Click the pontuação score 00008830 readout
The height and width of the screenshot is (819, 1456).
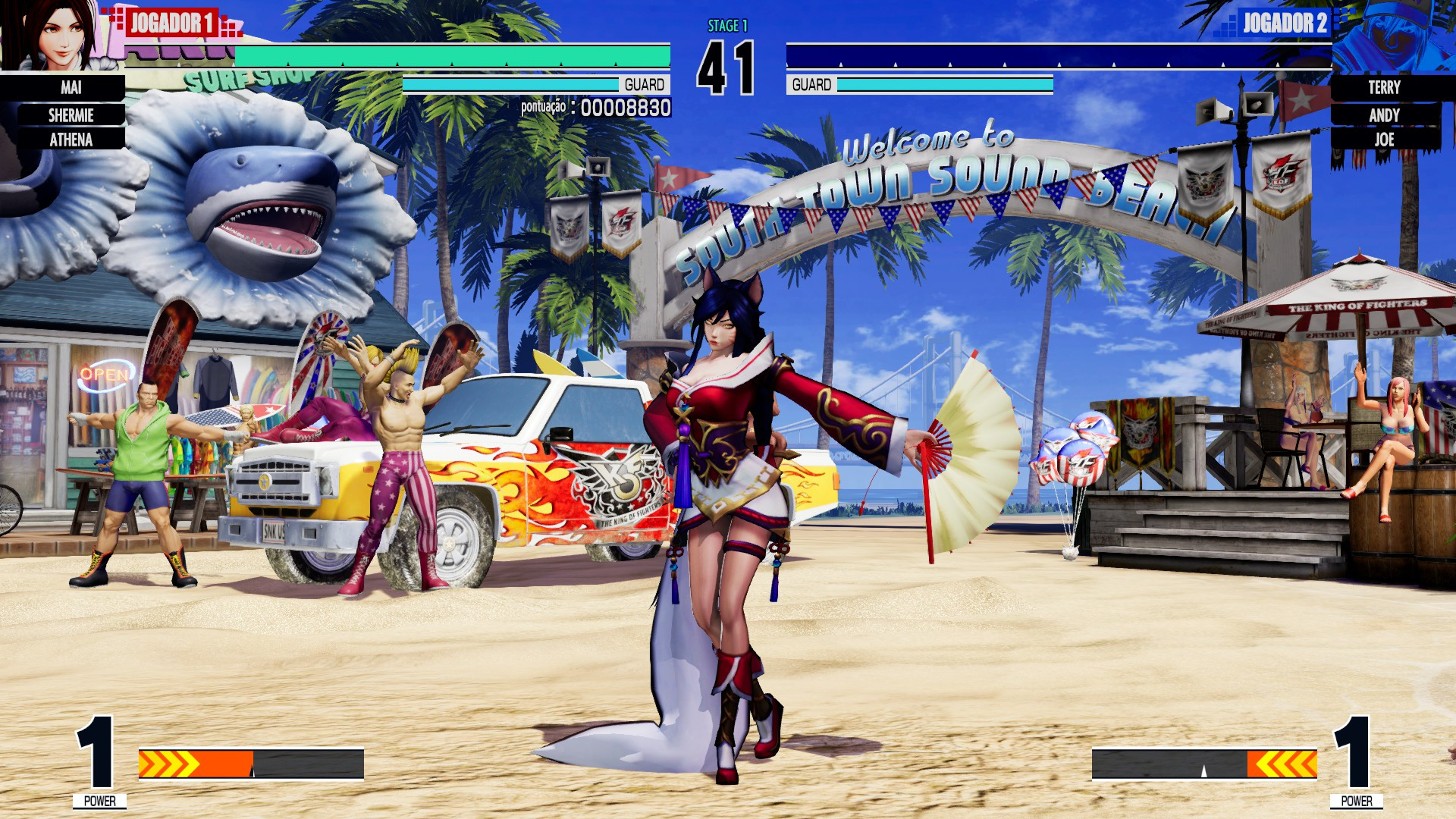(x=597, y=108)
